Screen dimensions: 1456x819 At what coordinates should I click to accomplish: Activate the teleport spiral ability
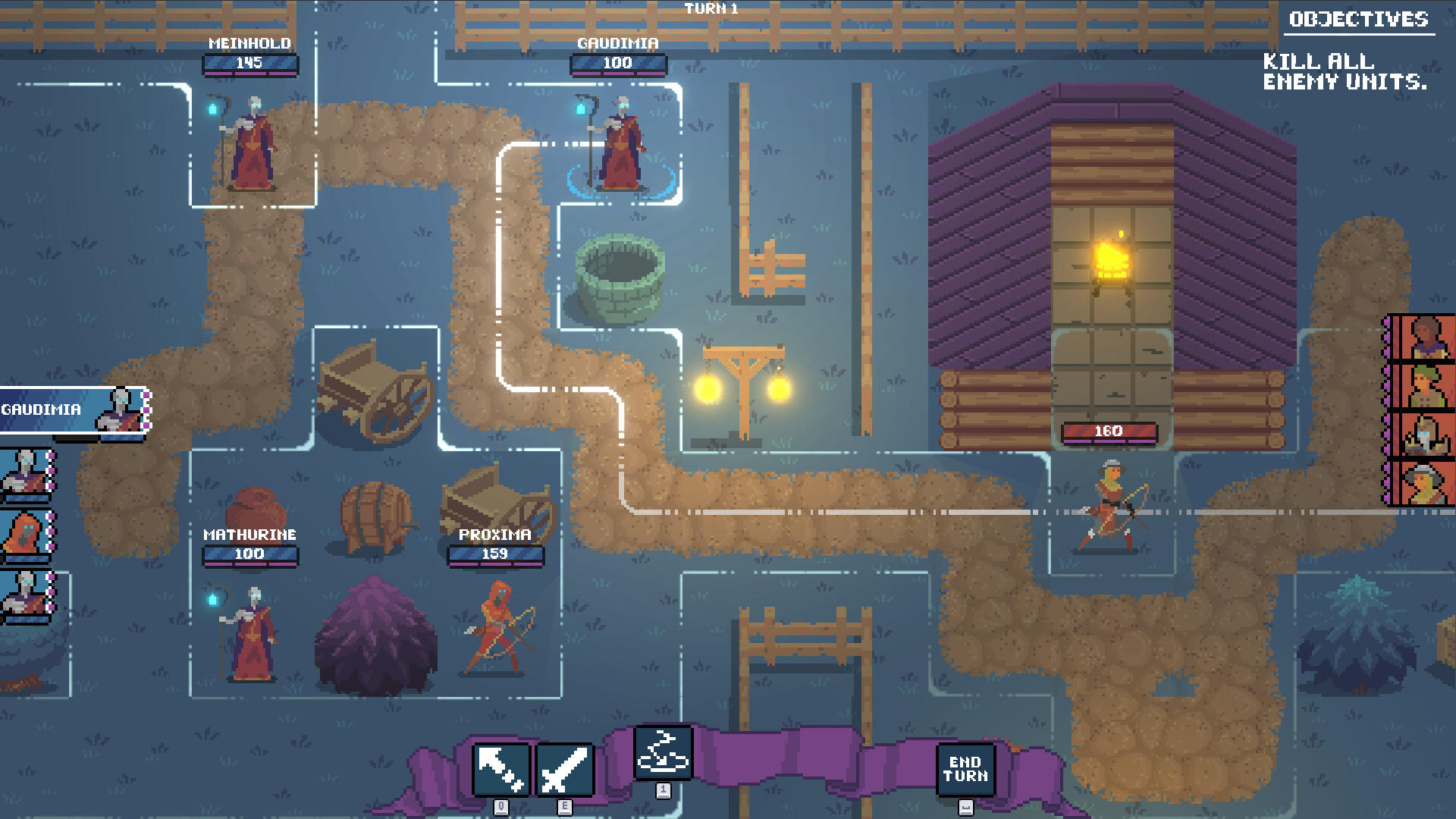pos(664,753)
